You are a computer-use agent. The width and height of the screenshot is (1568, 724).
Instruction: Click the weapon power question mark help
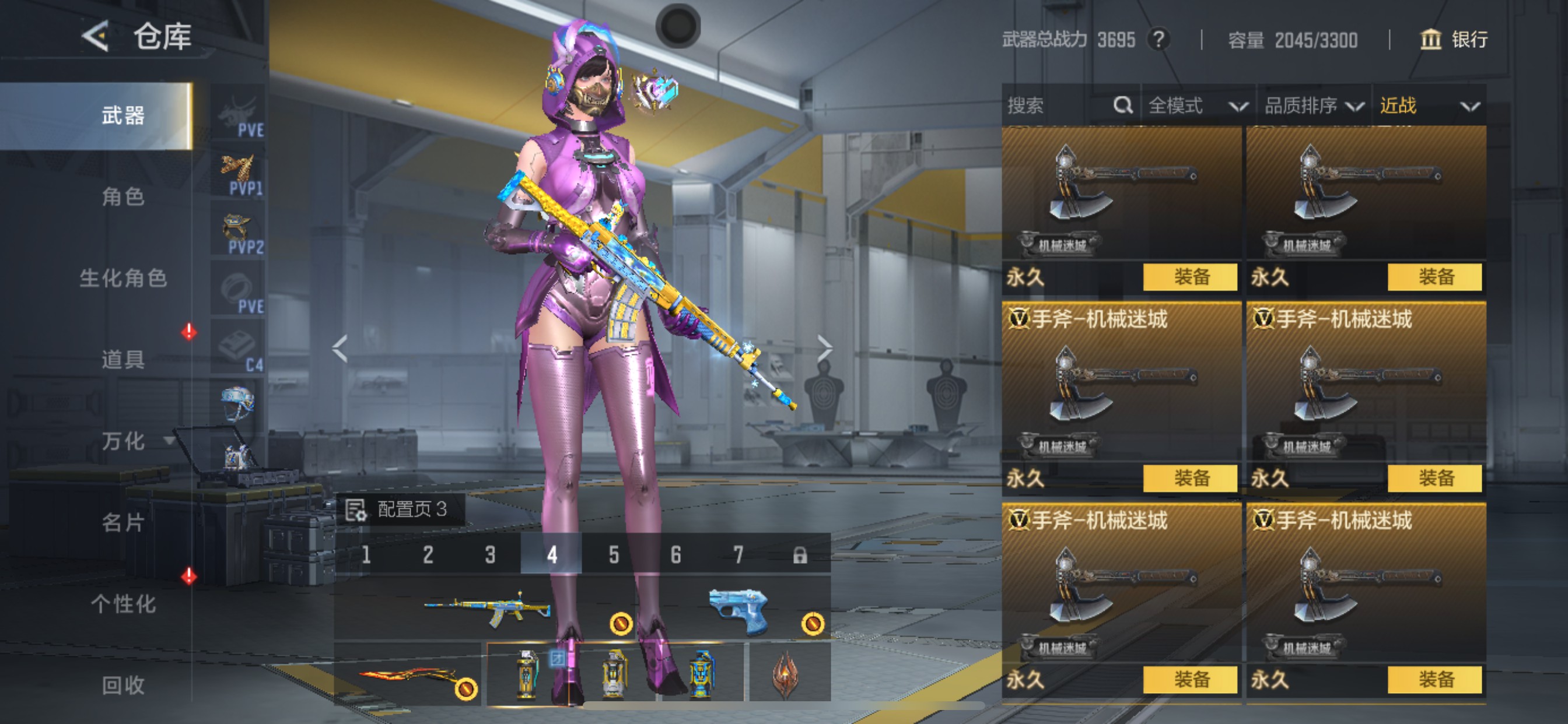click(1159, 40)
